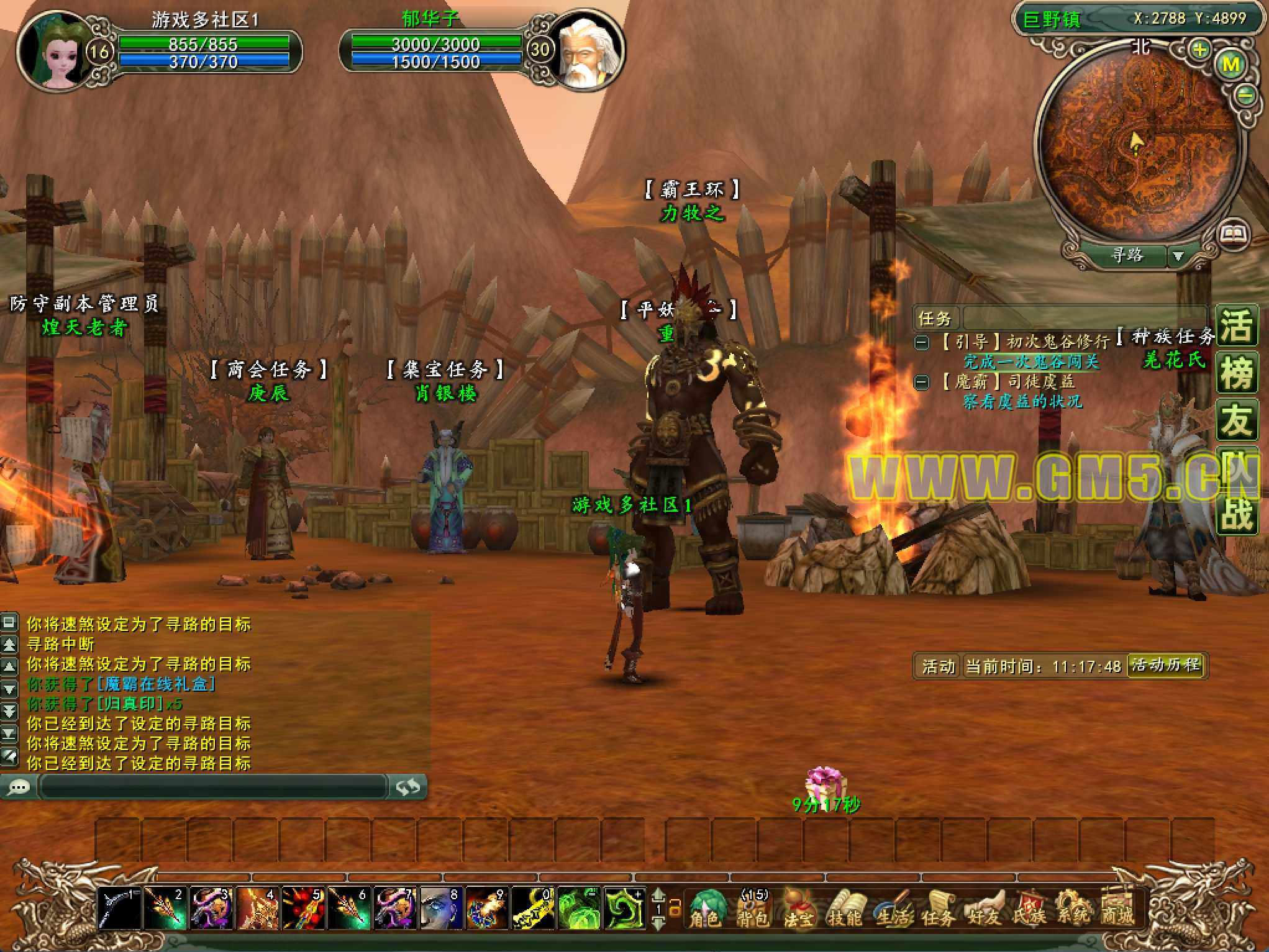Screen dimensions: 1269x952
Task: Select the 察看虞益的状况 quest objective link
Action: [1022, 402]
